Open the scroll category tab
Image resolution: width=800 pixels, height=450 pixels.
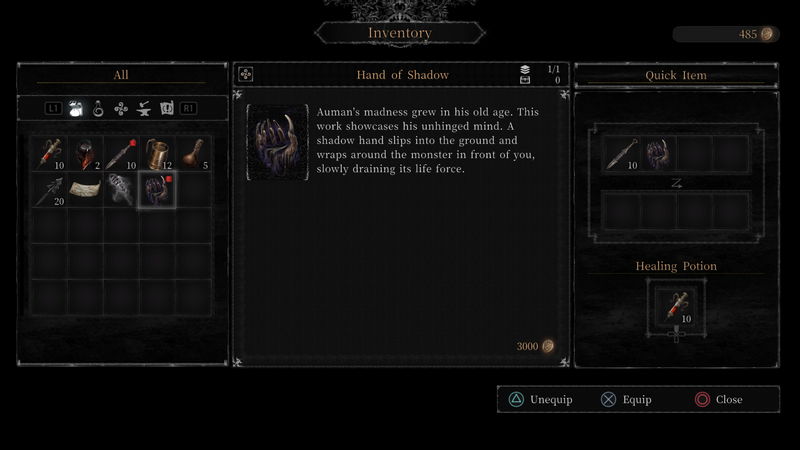(166, 108)
